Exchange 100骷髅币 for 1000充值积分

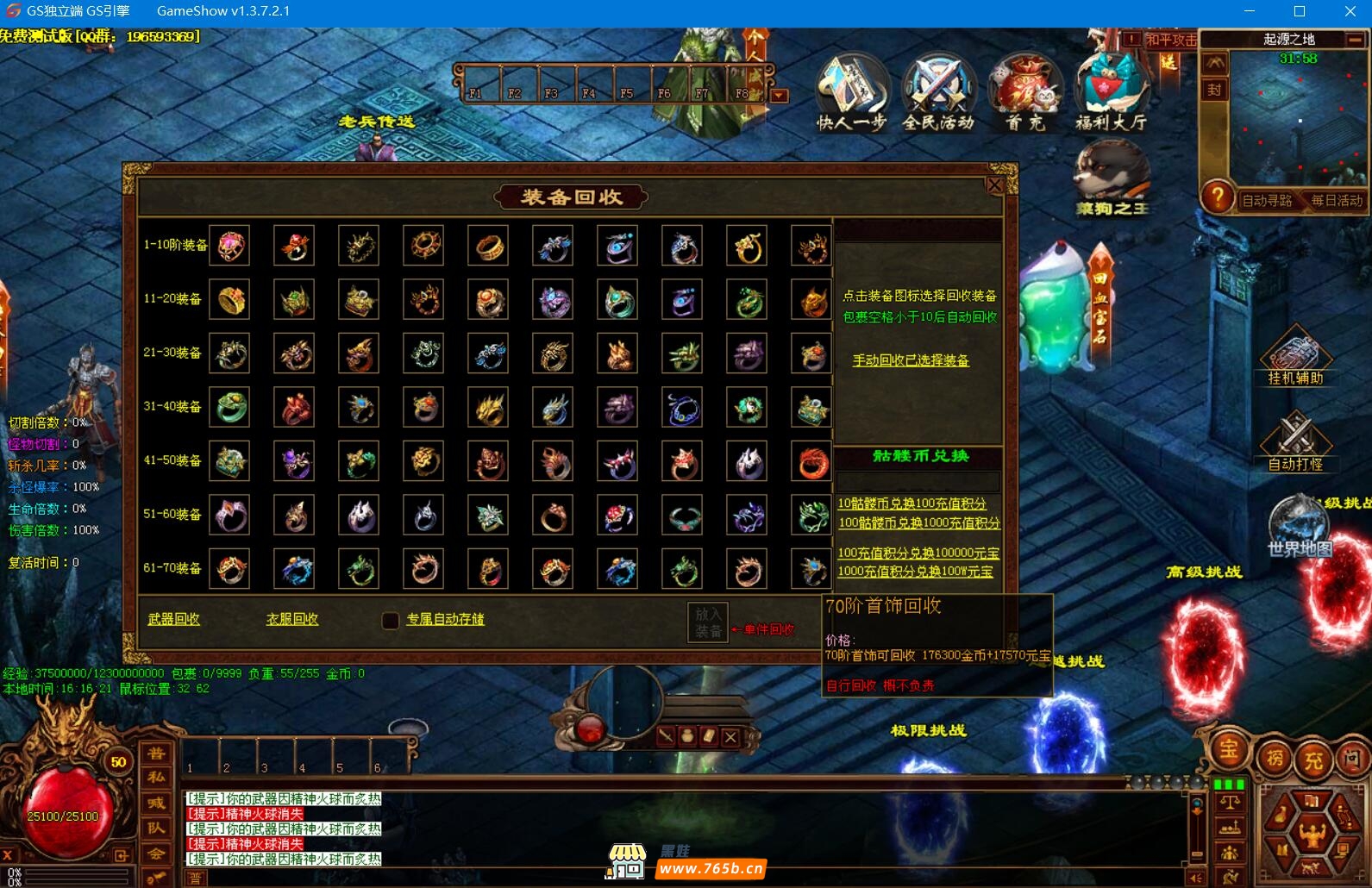(x=918, y=523)
